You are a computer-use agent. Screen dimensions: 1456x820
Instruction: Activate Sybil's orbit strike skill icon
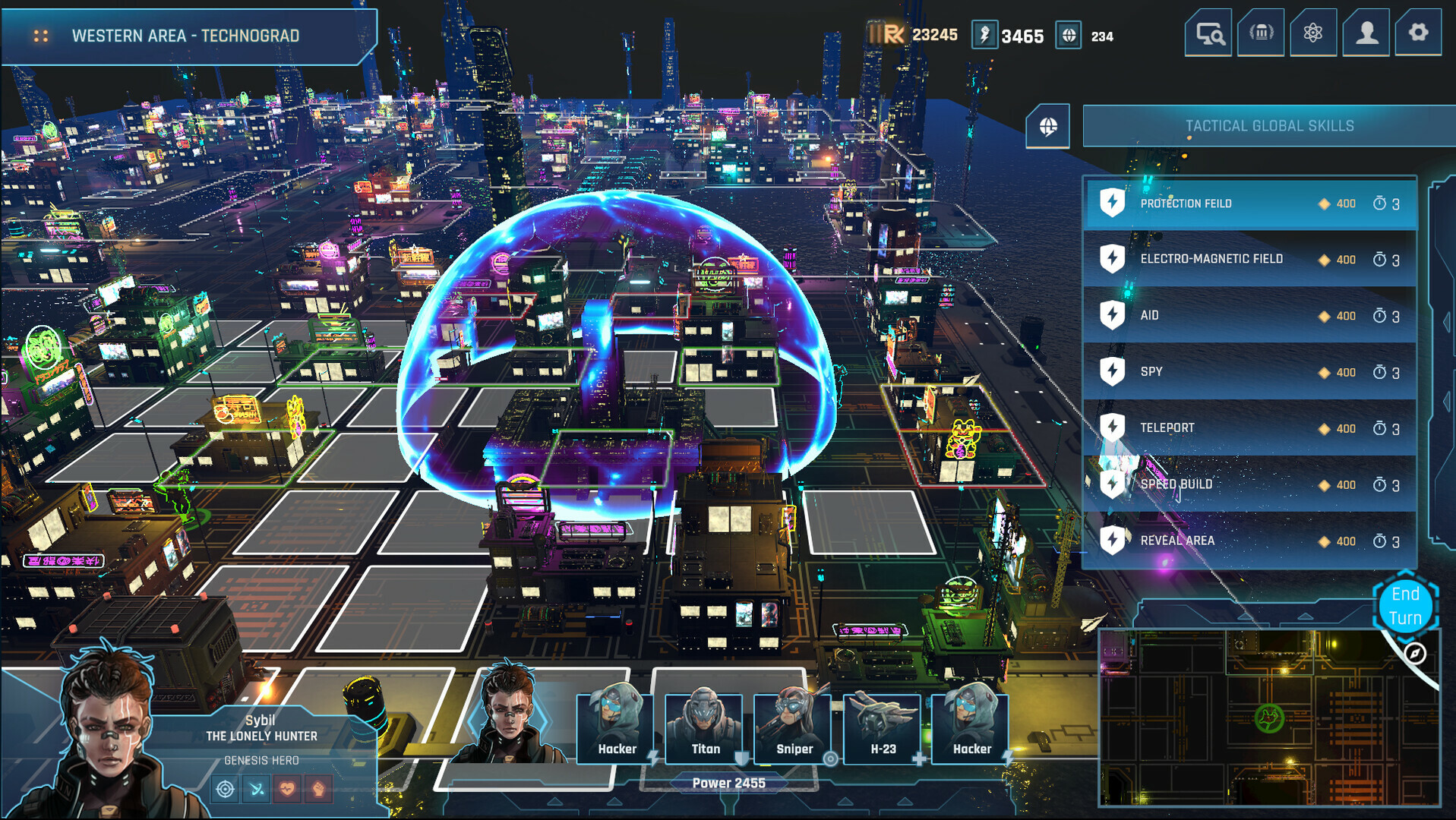tap(257, 790)
